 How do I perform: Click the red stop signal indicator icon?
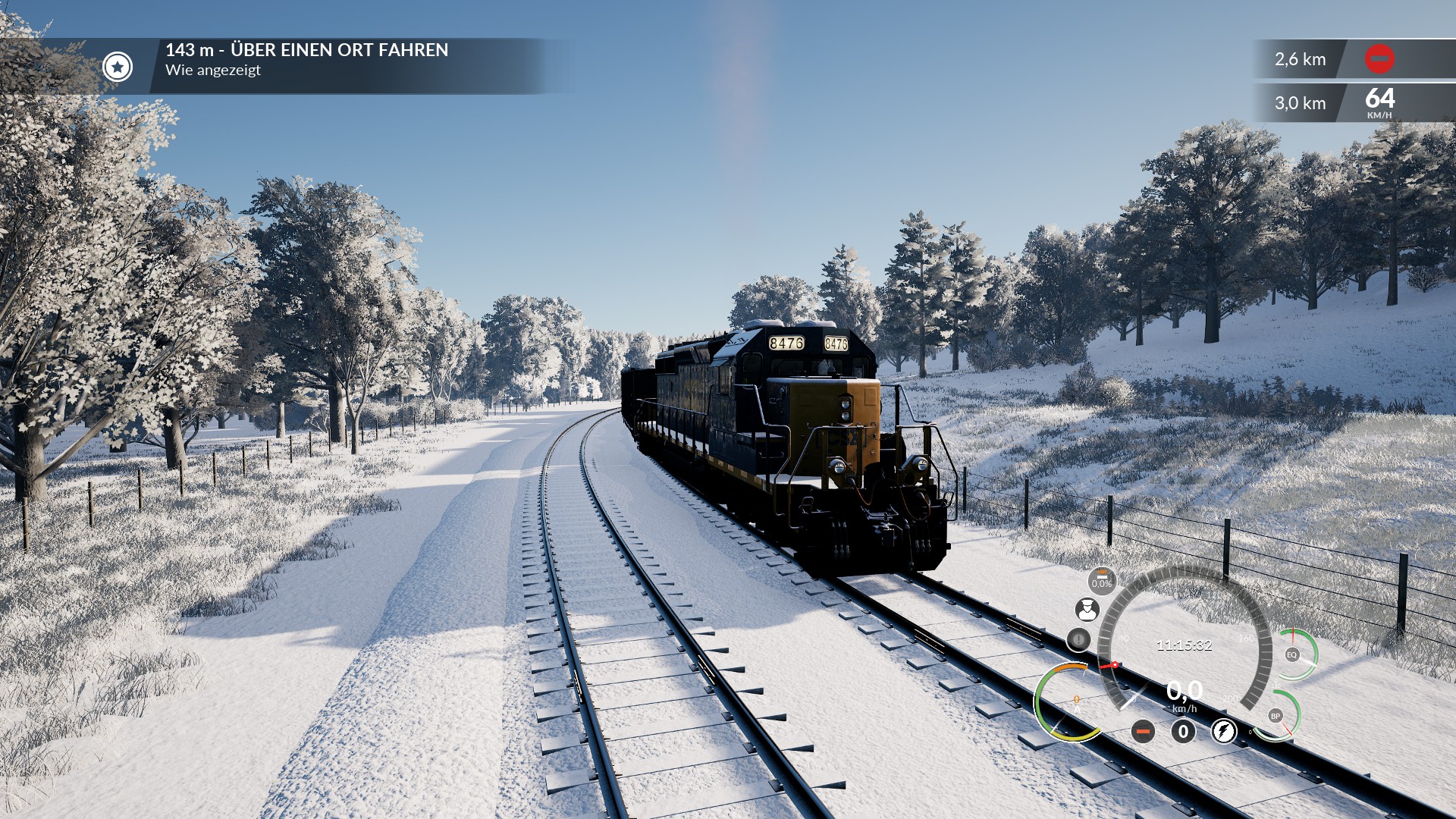point(1379,59)
